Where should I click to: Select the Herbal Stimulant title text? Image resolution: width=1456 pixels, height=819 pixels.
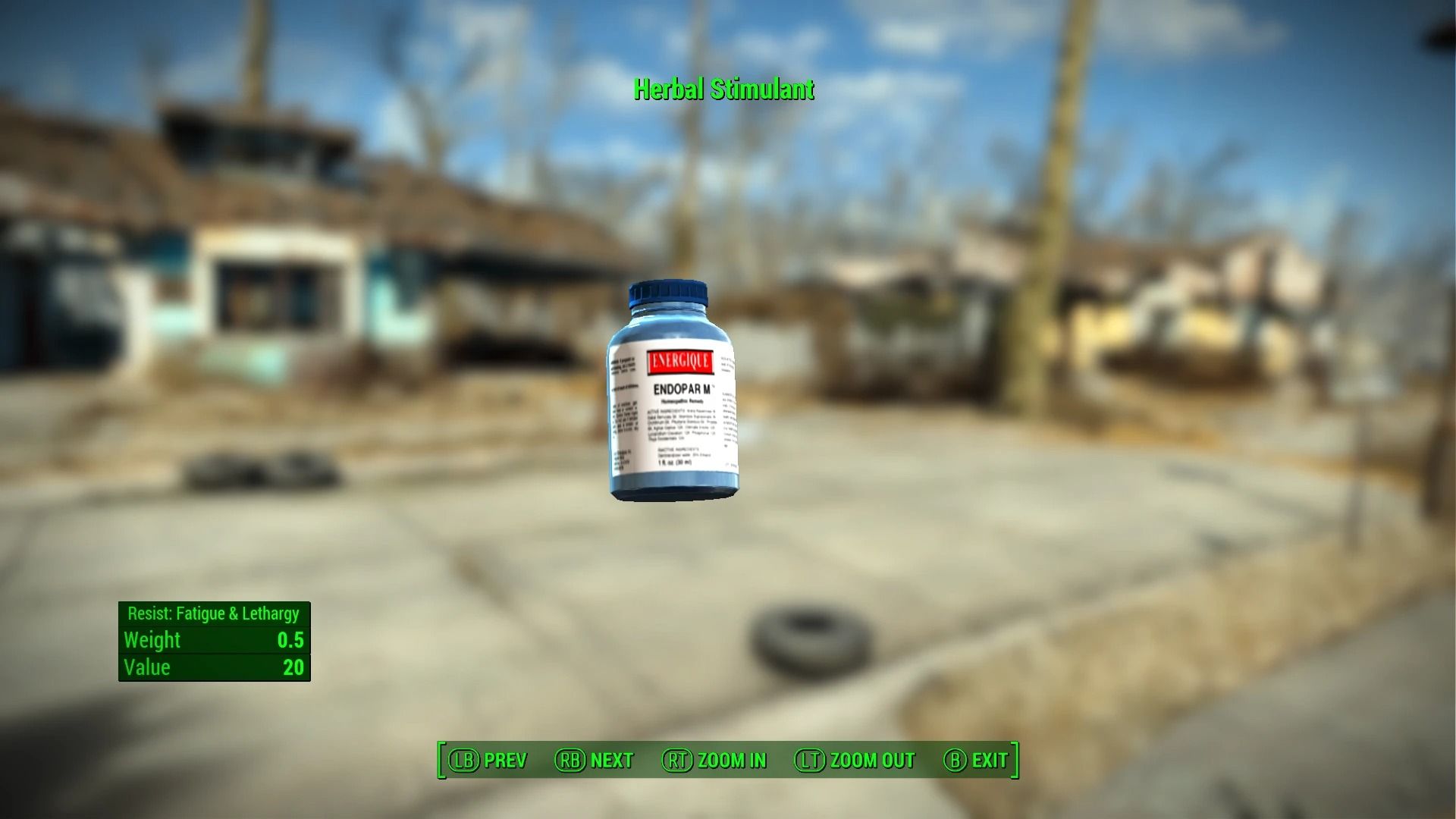tap(723, 89)
